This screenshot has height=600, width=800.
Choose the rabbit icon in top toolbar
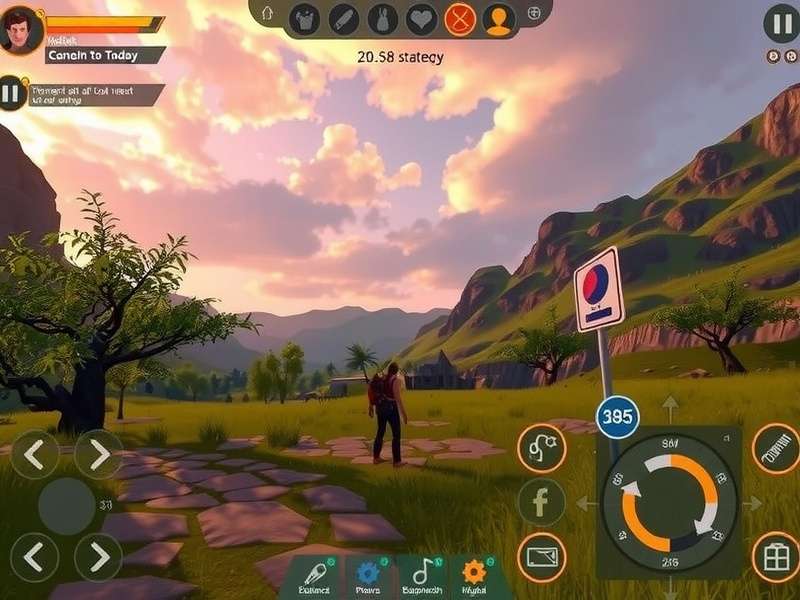tap(382, 19)
